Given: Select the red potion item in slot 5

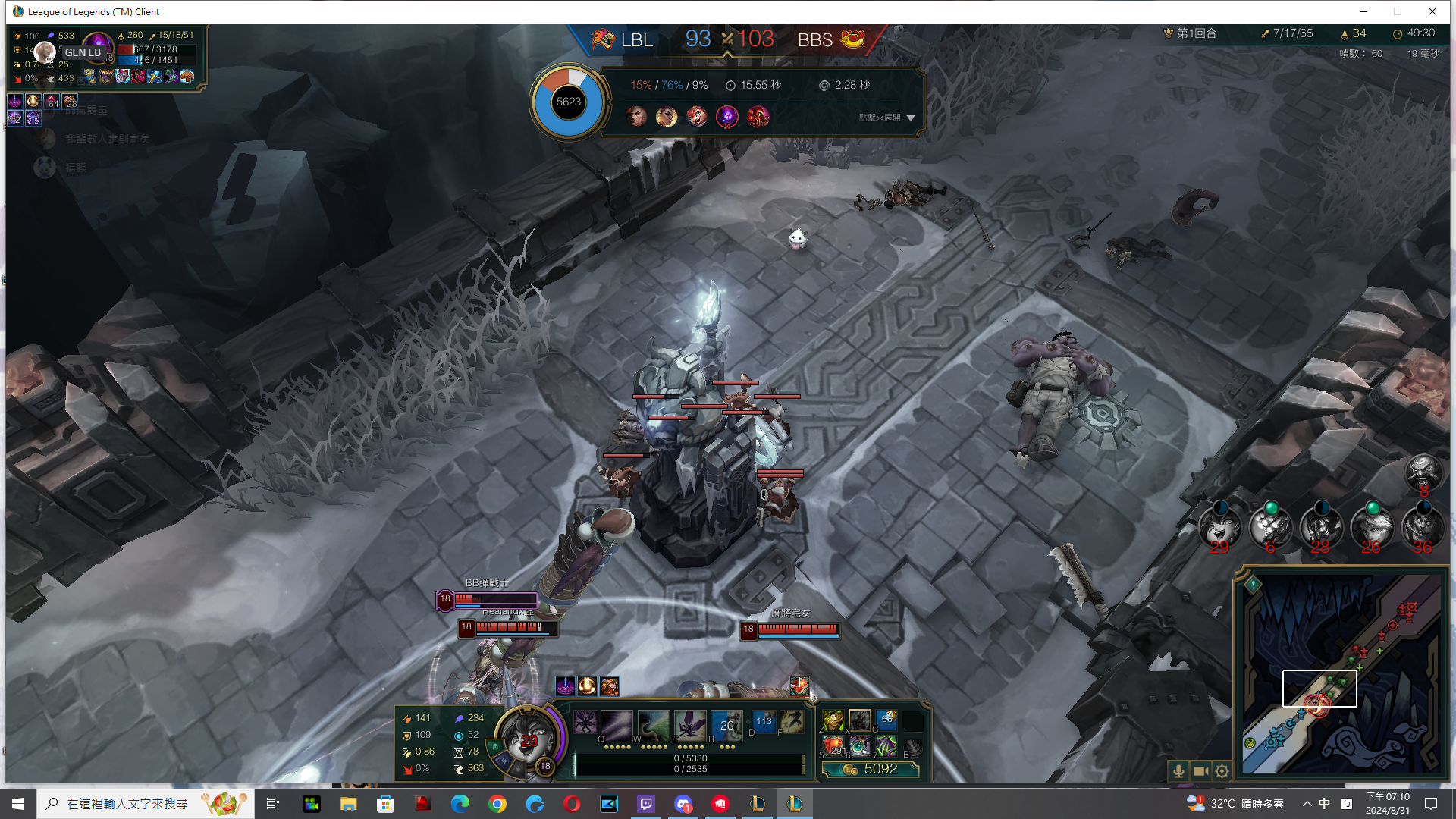Looking at the screenshot, I should pyautogui.click(x=833, y=747).
